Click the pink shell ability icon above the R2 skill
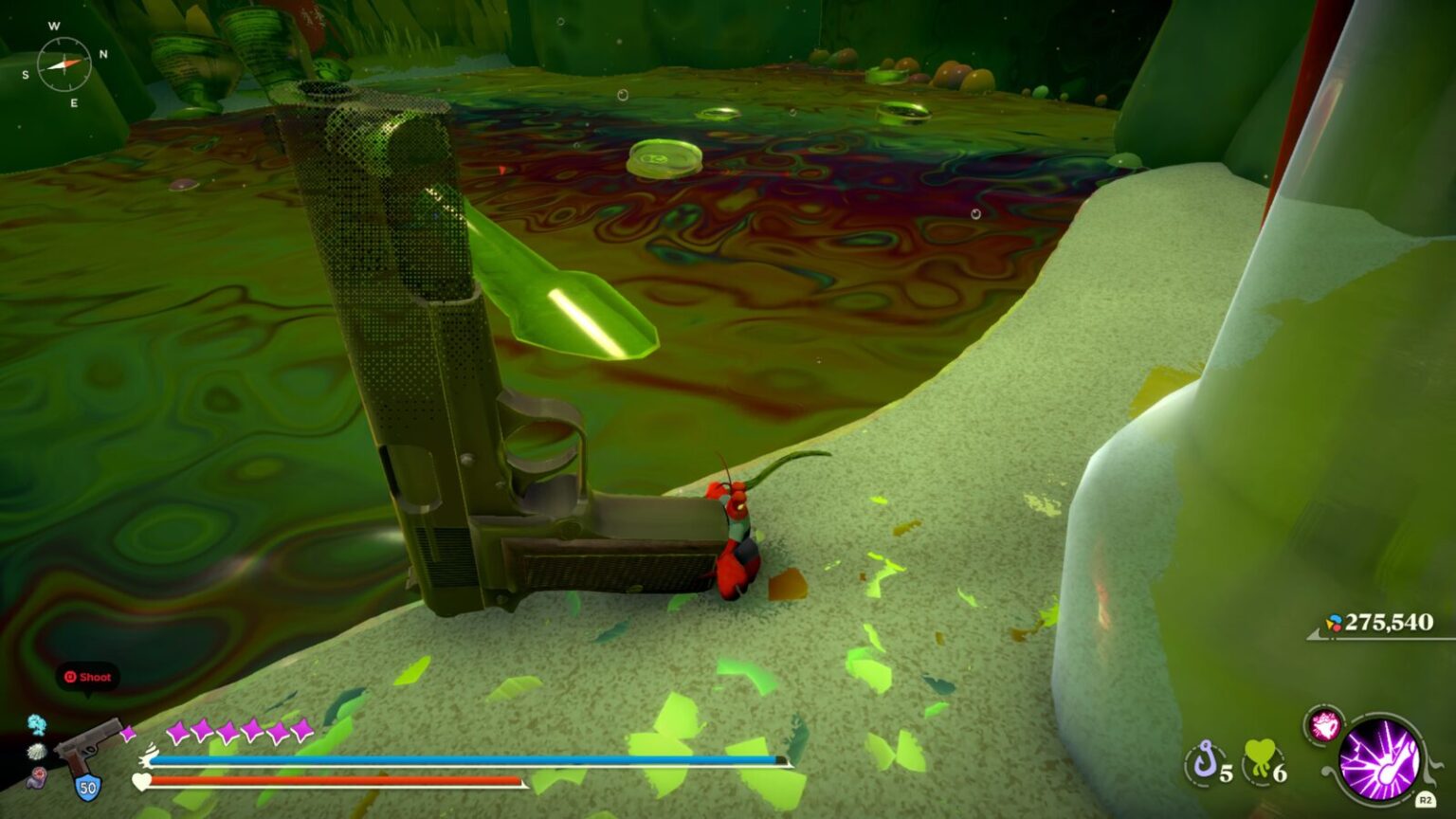Image resolution: width=1456 pixels, height=819 pixels. 1324,724
